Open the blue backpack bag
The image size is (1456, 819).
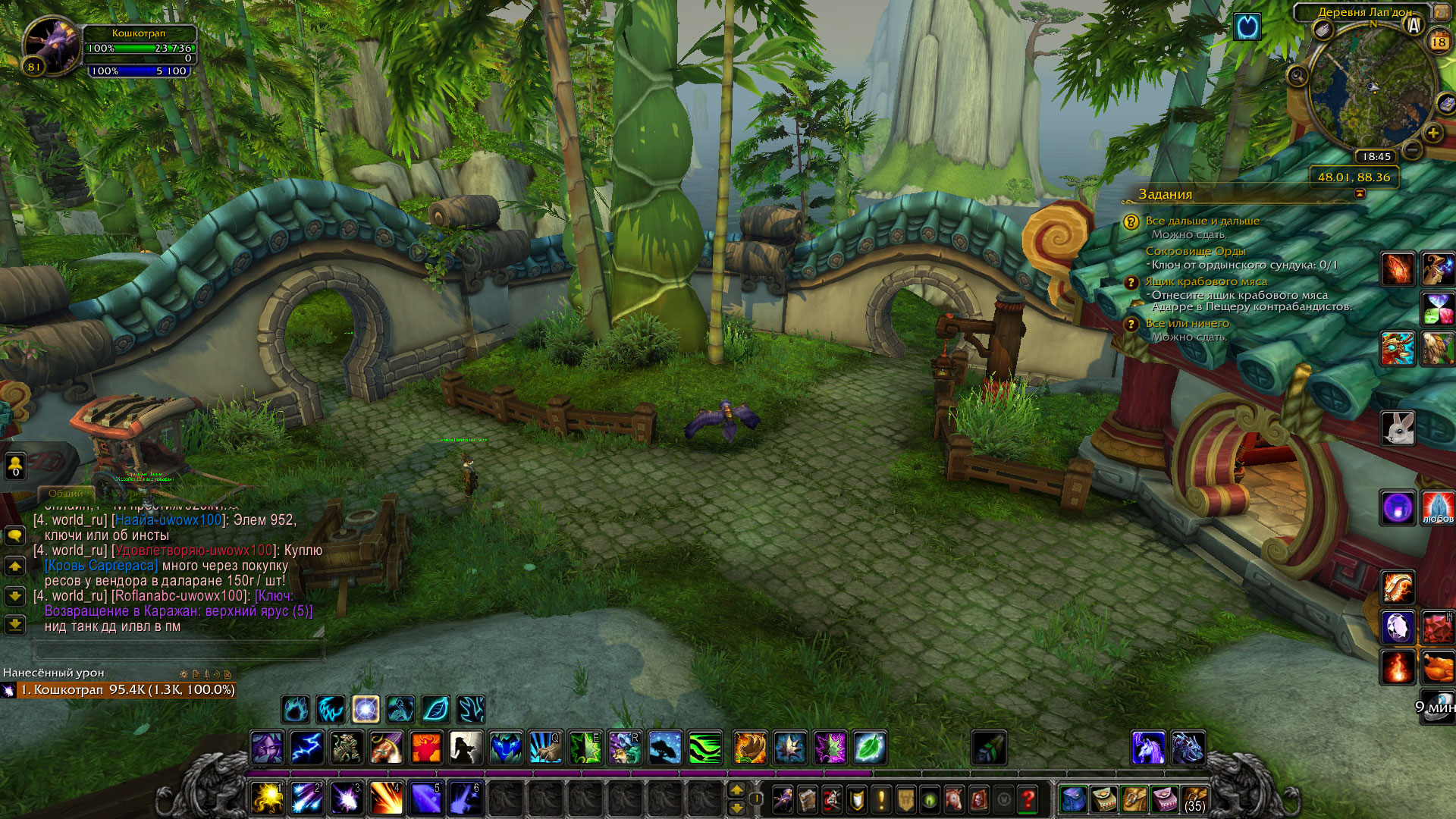[1074, 799]
